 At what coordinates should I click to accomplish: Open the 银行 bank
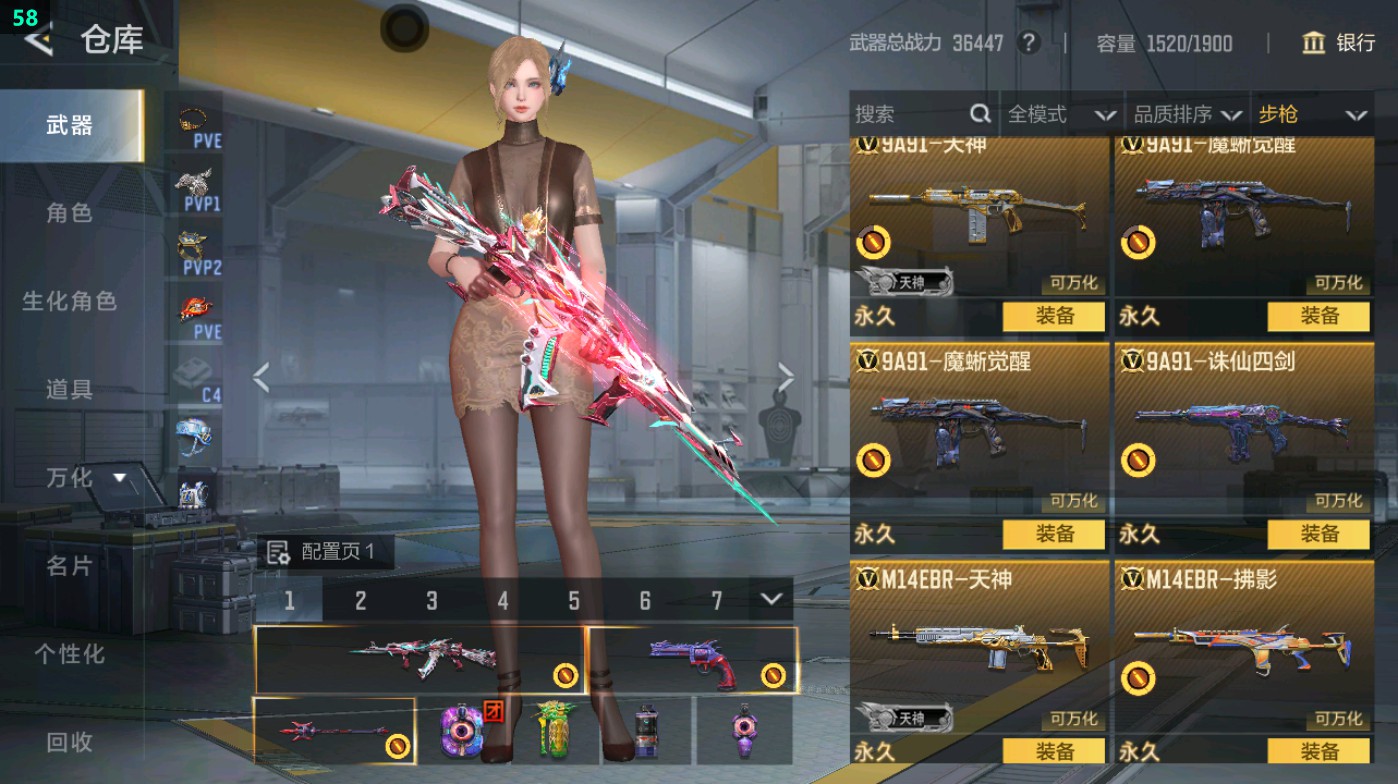tap(1339, 43)
